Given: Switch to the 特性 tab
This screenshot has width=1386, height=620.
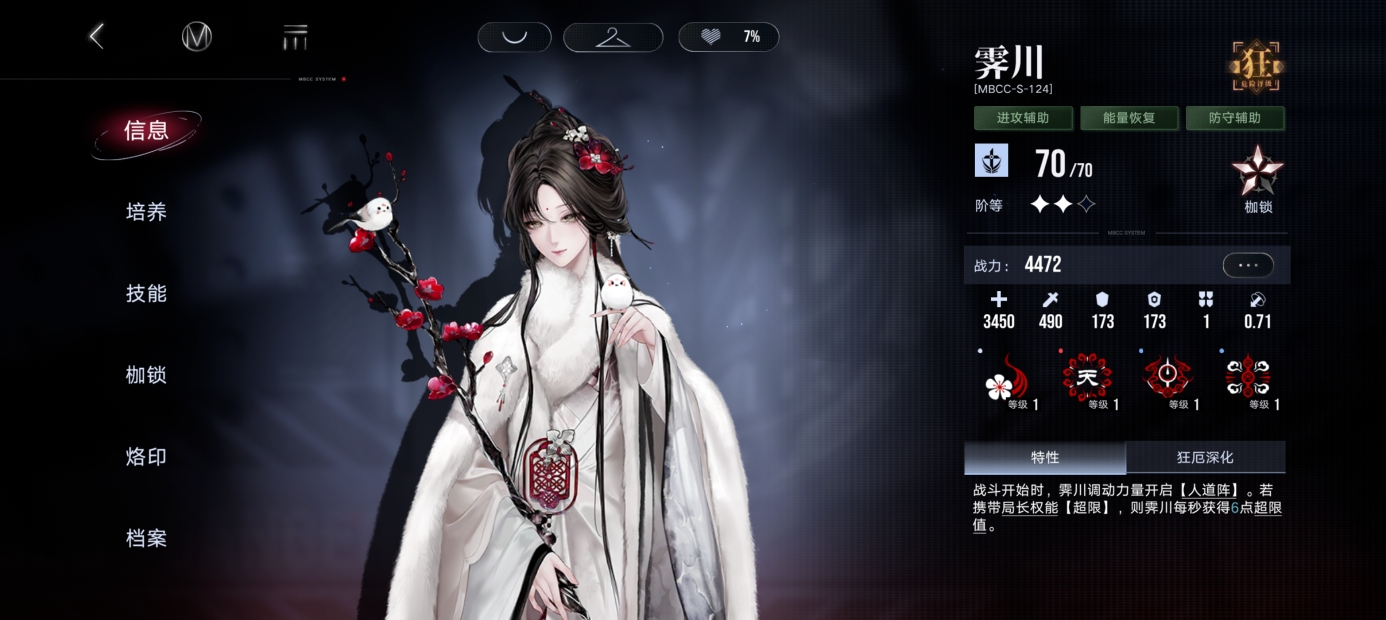Looking at the screenshot, I should click(1045, 458).
